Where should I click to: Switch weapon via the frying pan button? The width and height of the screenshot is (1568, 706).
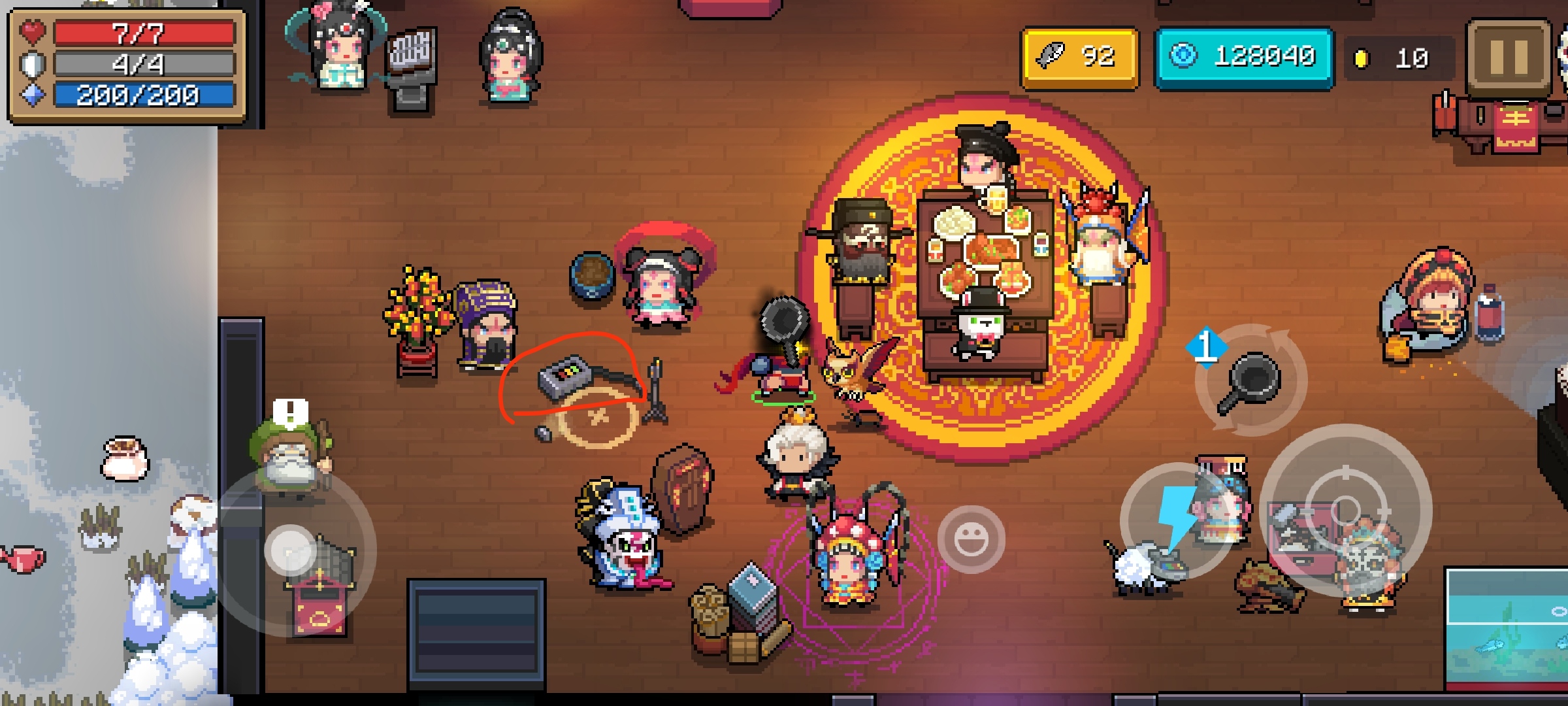click(x=1250, y=380)
